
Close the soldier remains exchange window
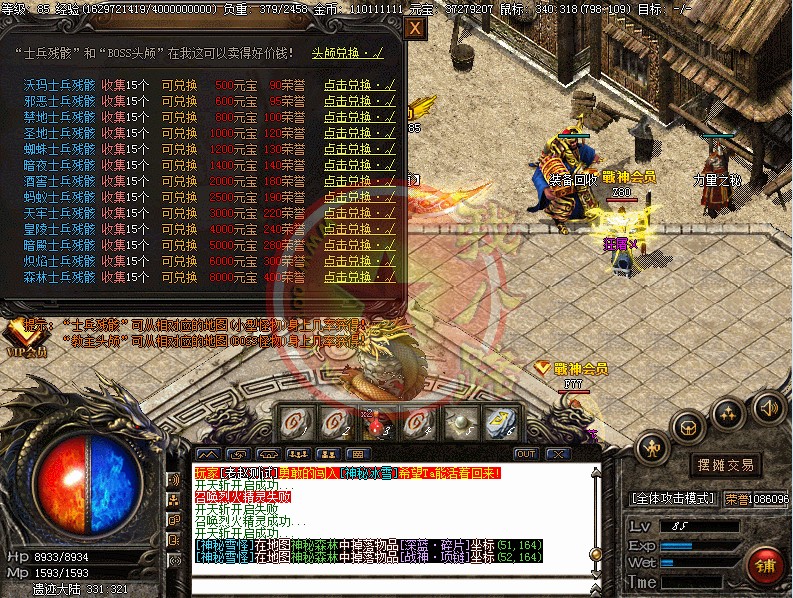(415, 30)
